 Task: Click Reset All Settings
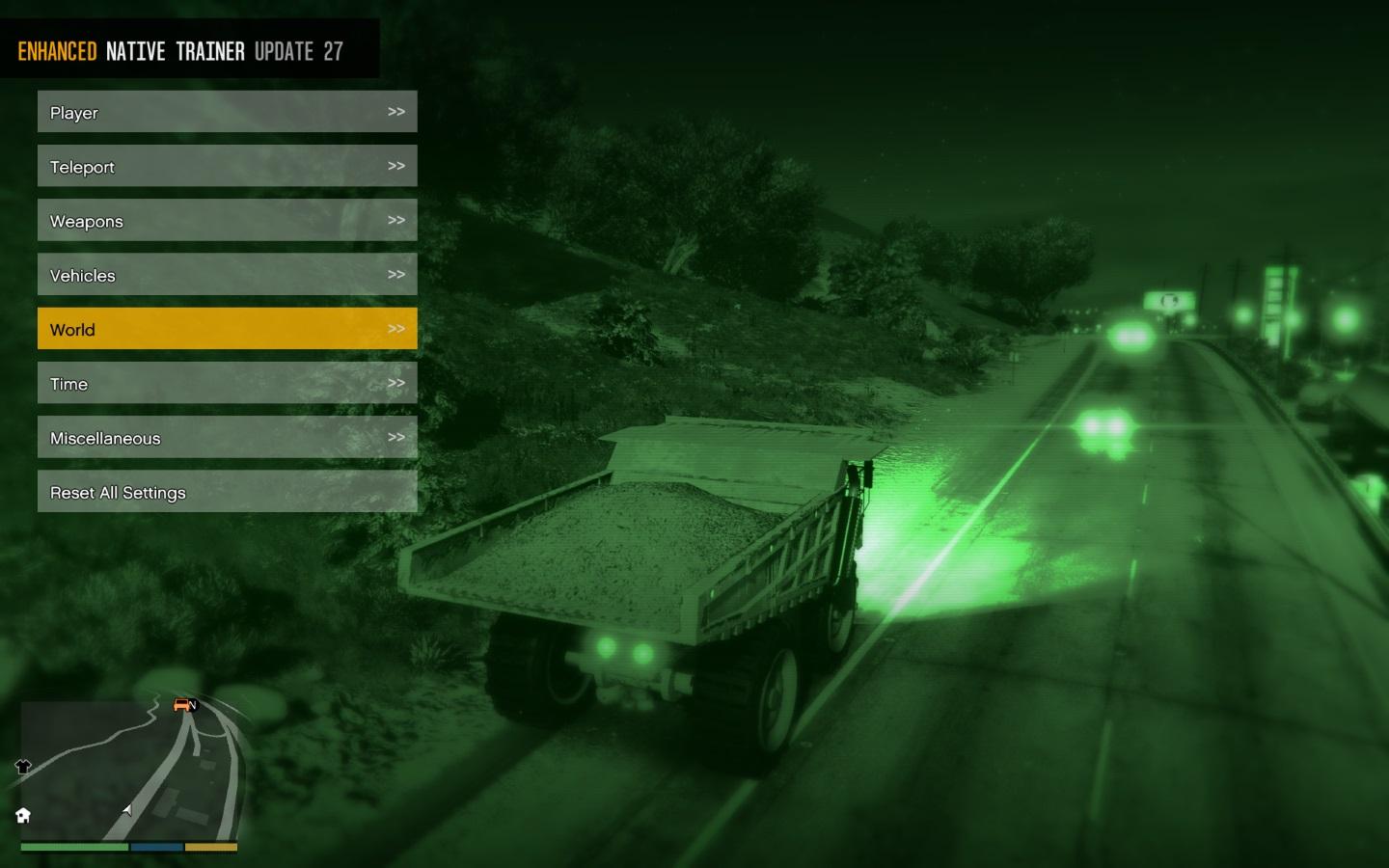point(227,492)
